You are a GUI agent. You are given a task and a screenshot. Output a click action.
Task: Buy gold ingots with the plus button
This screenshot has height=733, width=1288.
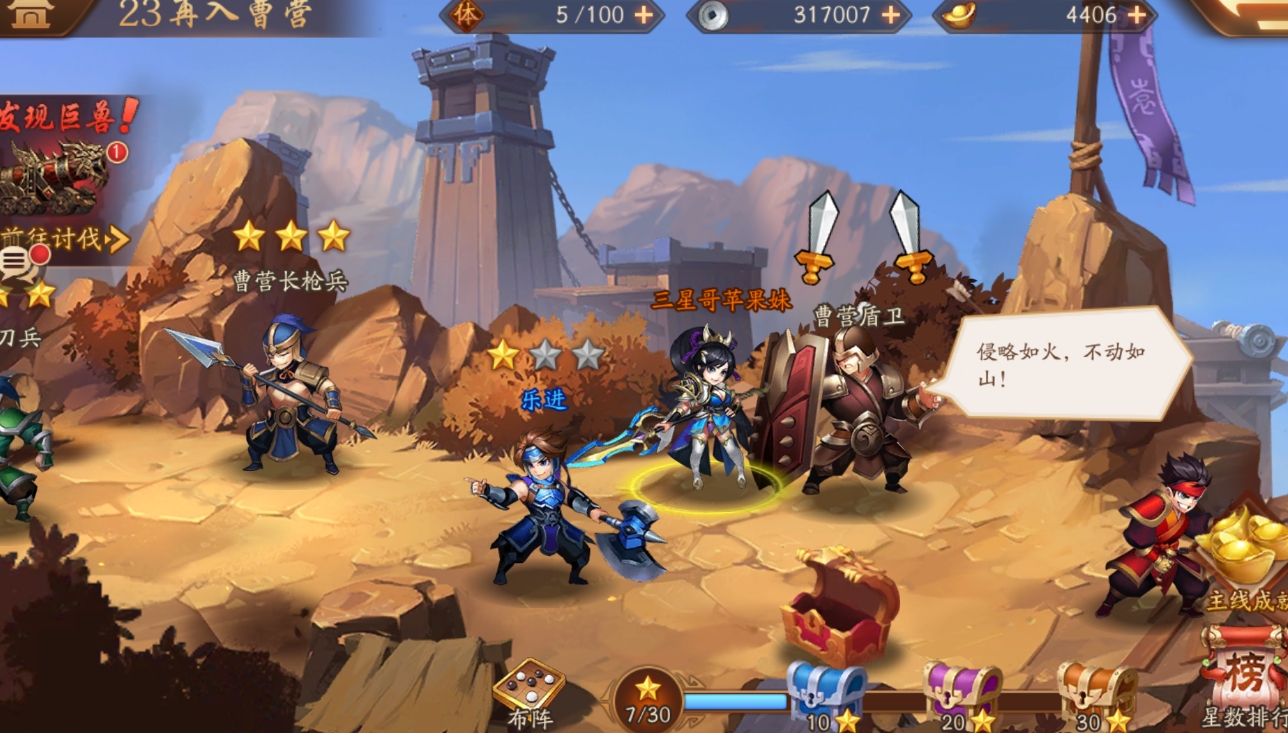[x=1137, y=15]
